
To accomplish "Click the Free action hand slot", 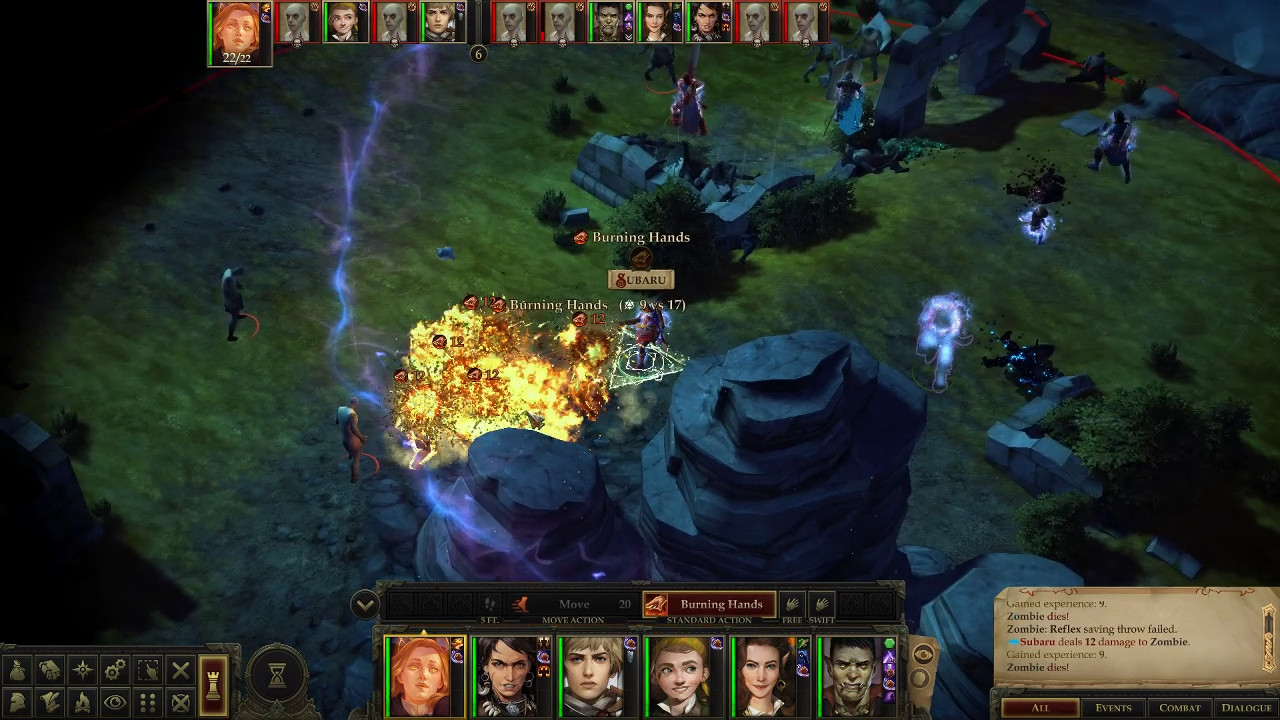I will (792, 604).
